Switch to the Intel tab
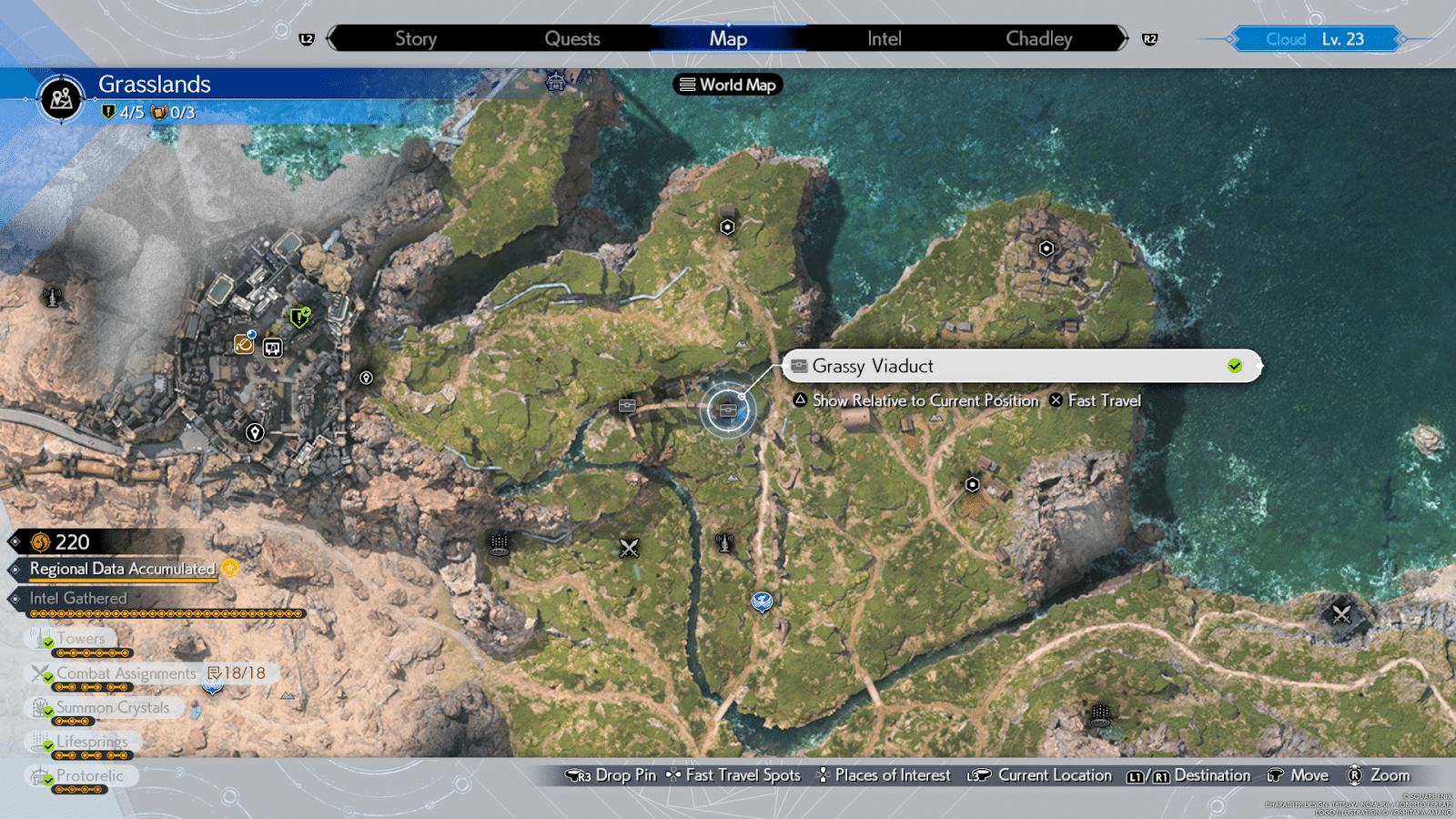1456x819 pixels. click(882, 38)
